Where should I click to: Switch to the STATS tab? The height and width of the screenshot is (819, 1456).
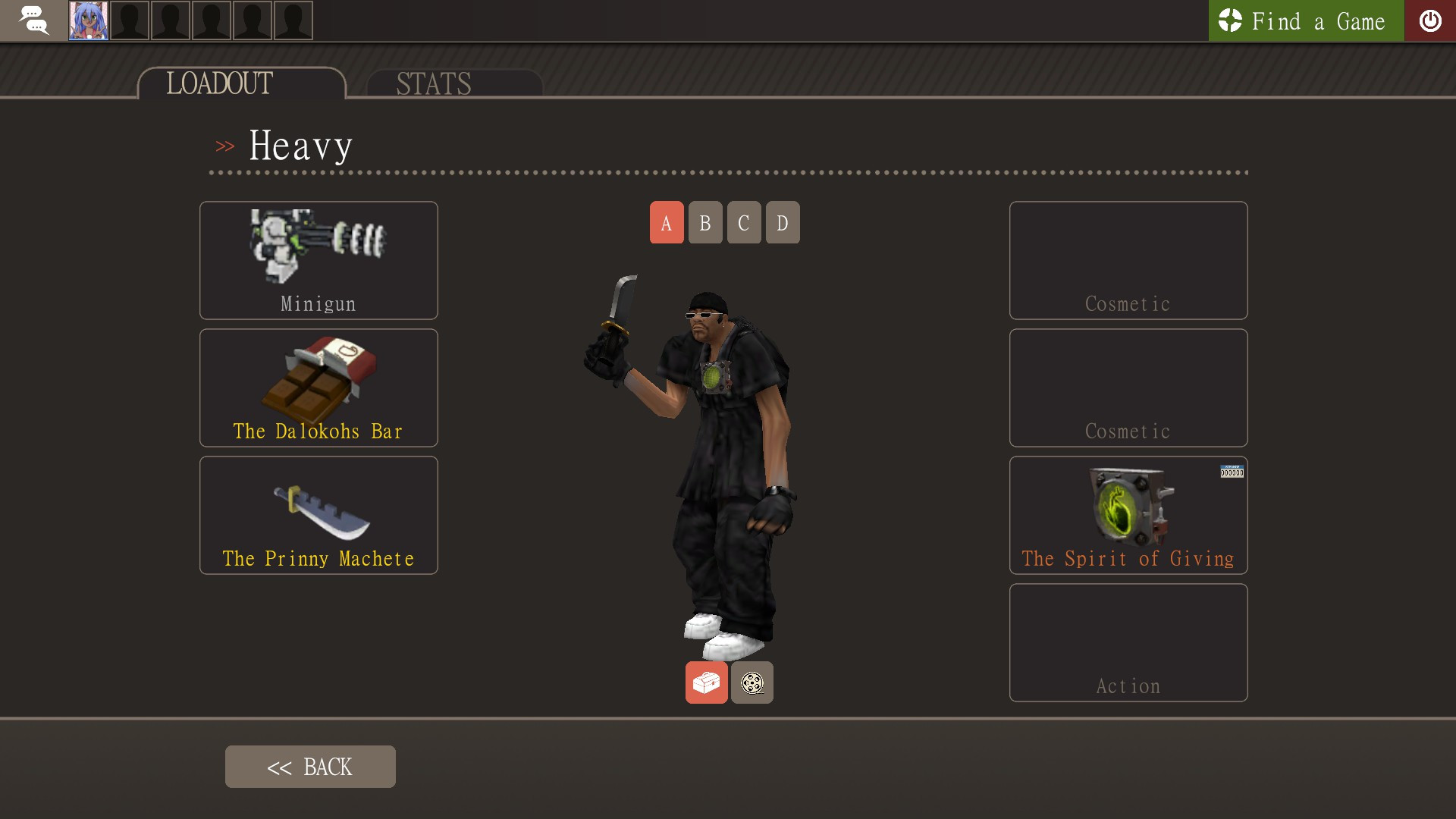[432, 83]
